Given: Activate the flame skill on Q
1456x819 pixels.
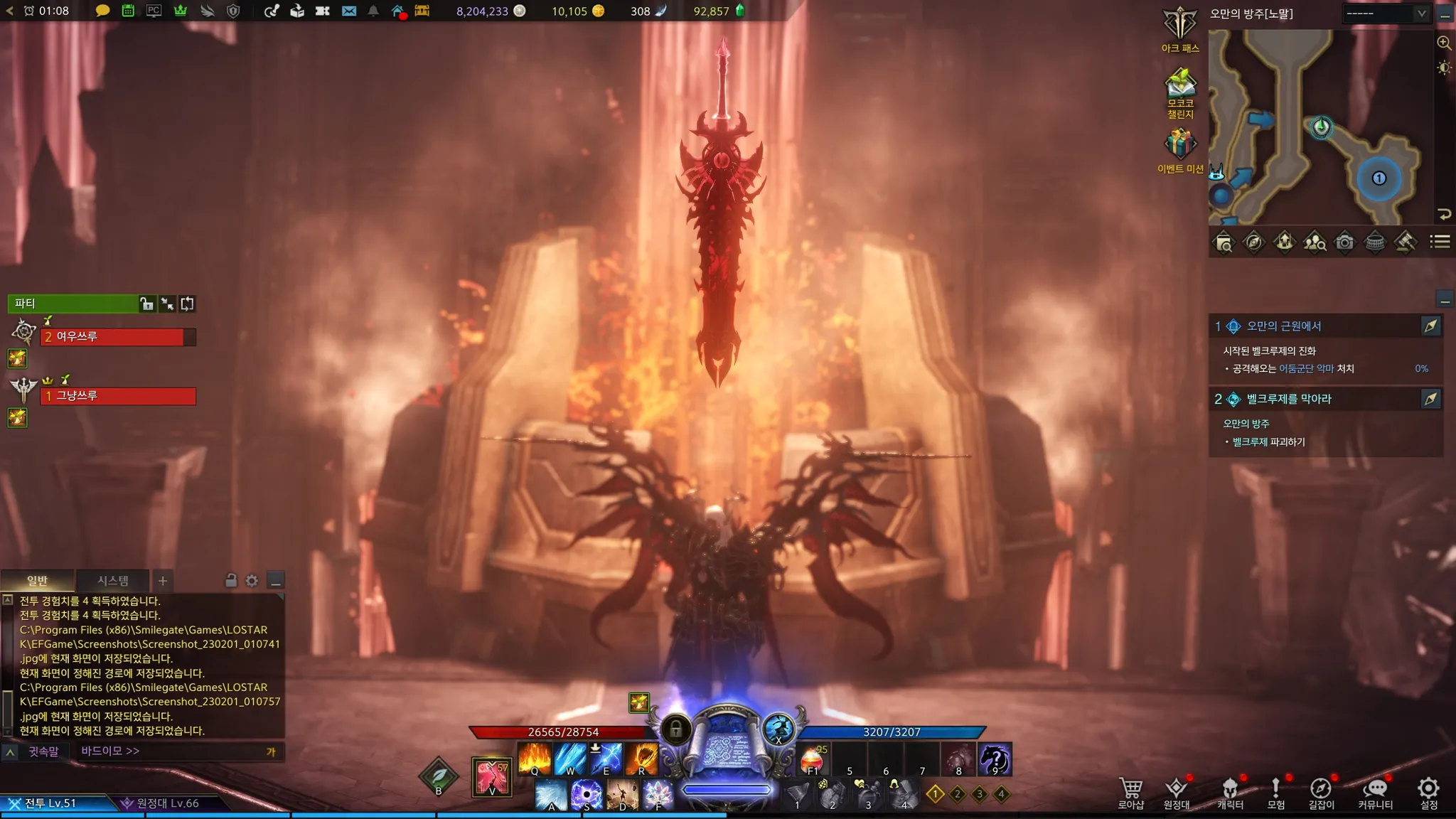Looking at the screenshot, I should [535, 759].
